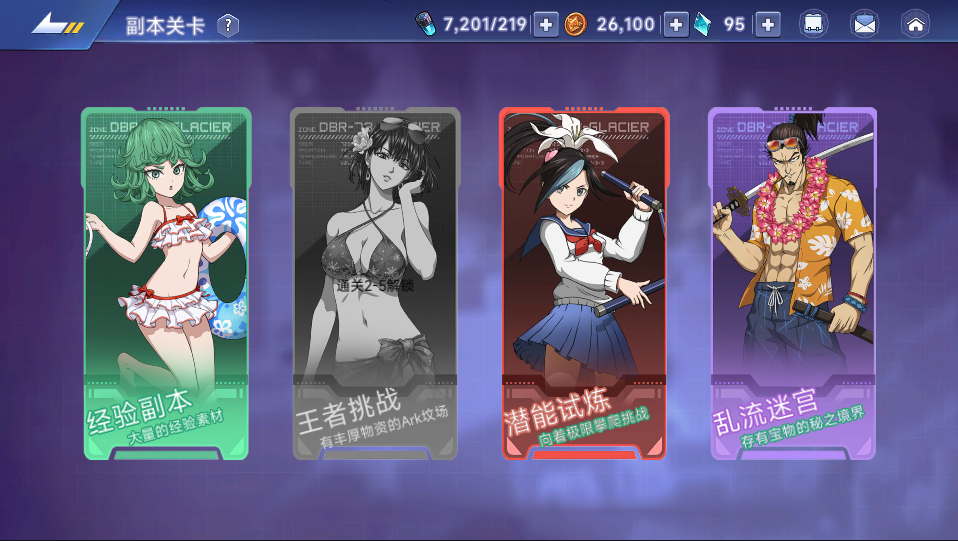The height and width of the screenshot is (541, 958).
Task: Return to home via house icon
Action: click(x=915, y=25)
